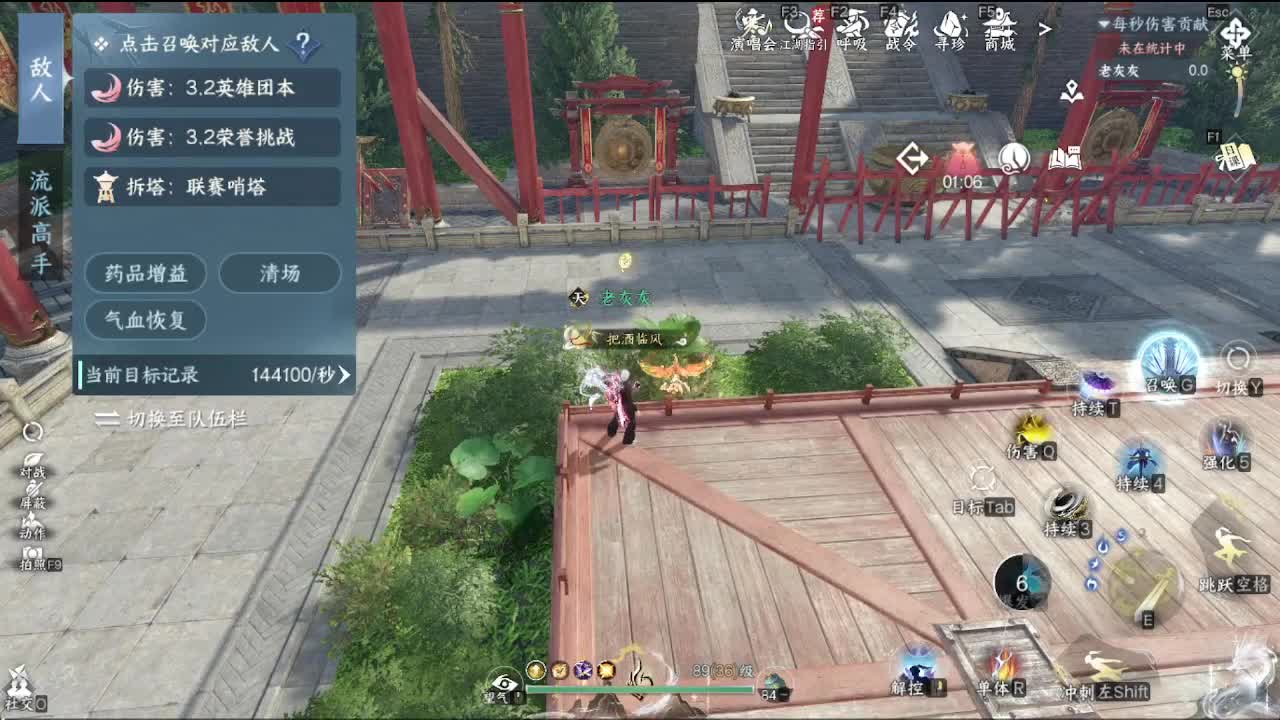Viewport: 1280px width, 720px height.
Task: Click the 药品增益 buff button
Action: (147, 273)
